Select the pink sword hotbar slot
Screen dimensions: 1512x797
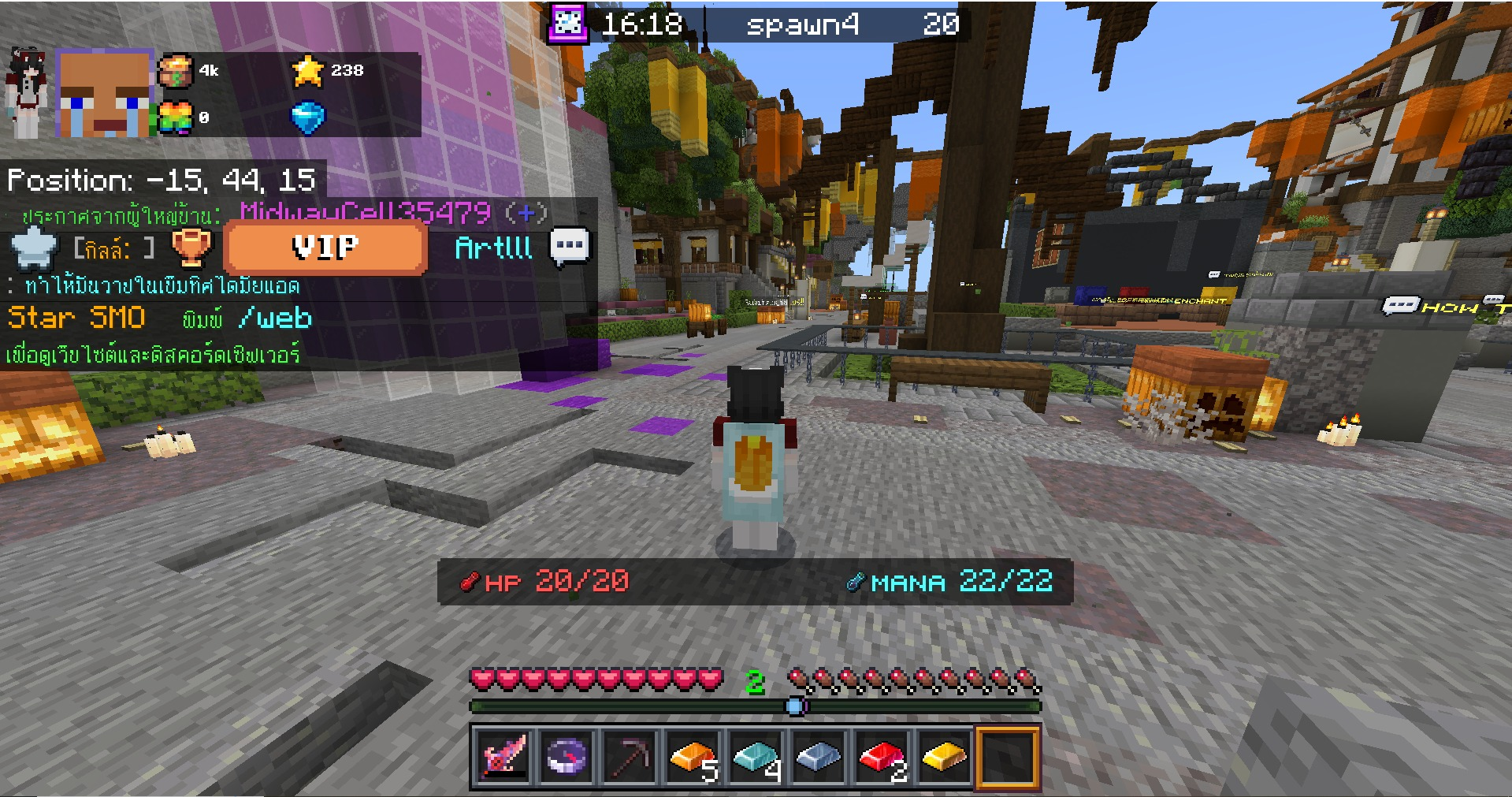pyautogui.click(x=503, y=758)
